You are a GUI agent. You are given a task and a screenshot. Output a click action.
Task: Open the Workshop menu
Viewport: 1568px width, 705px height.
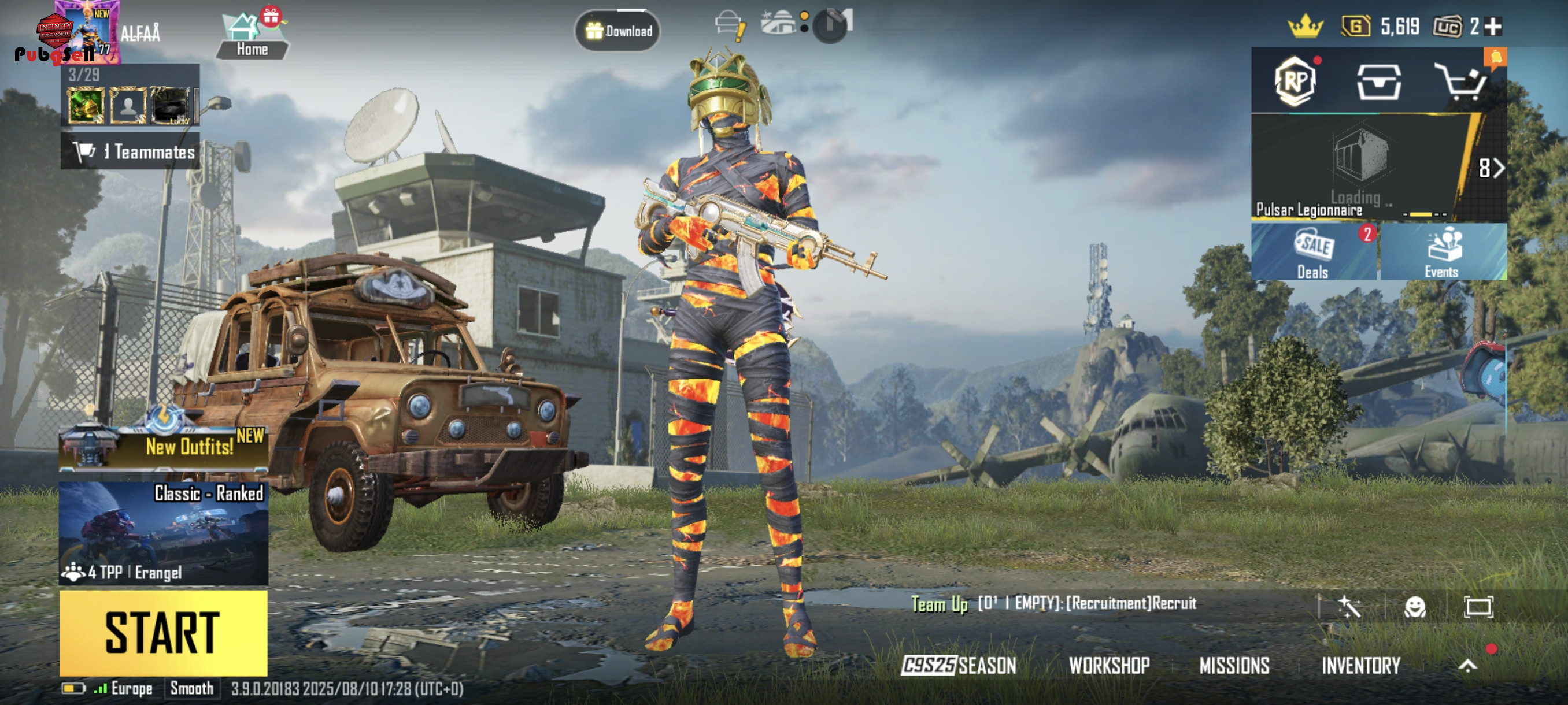(x=1109, y=666)
